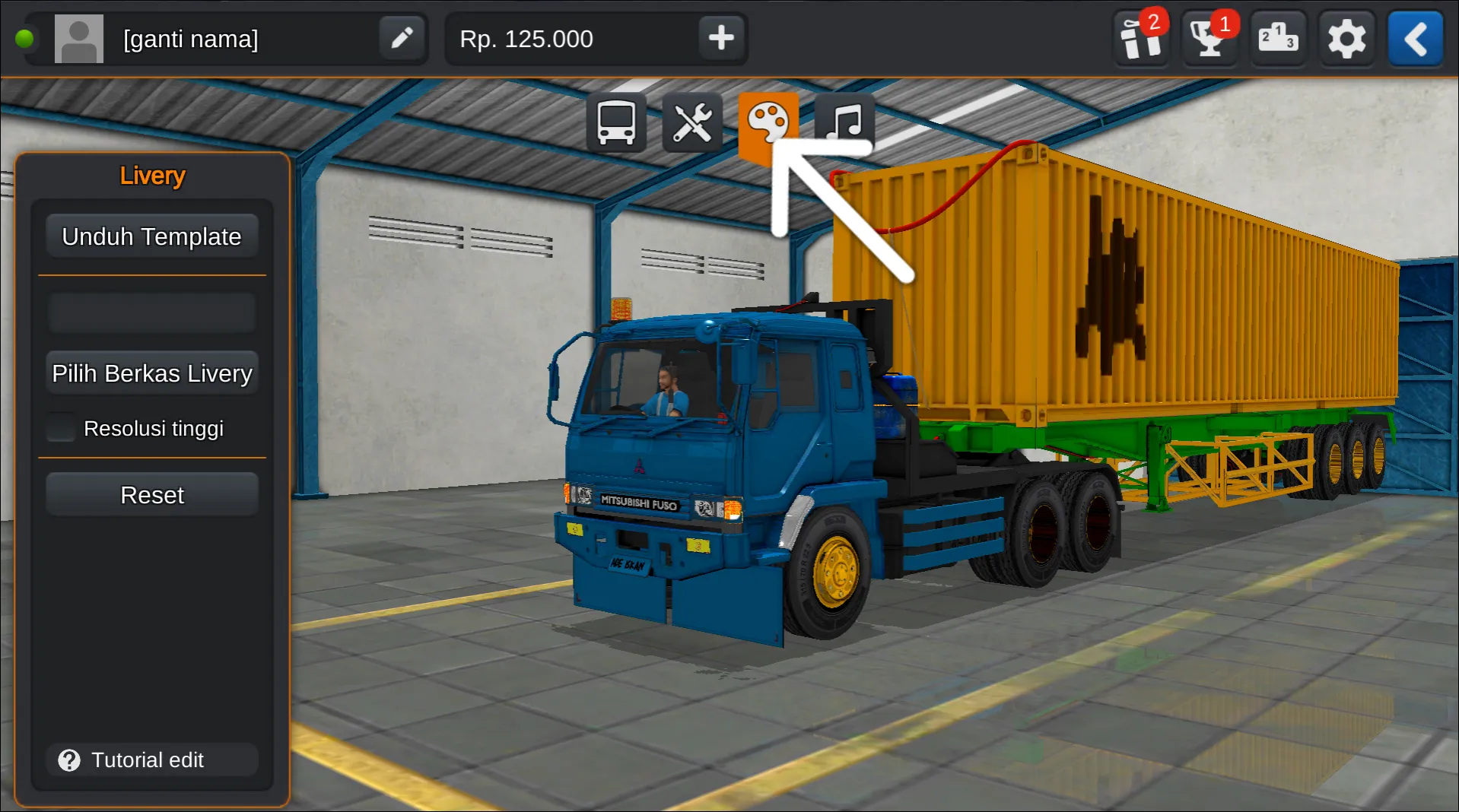Open the tuning tools panel

[x=693, y=122]
